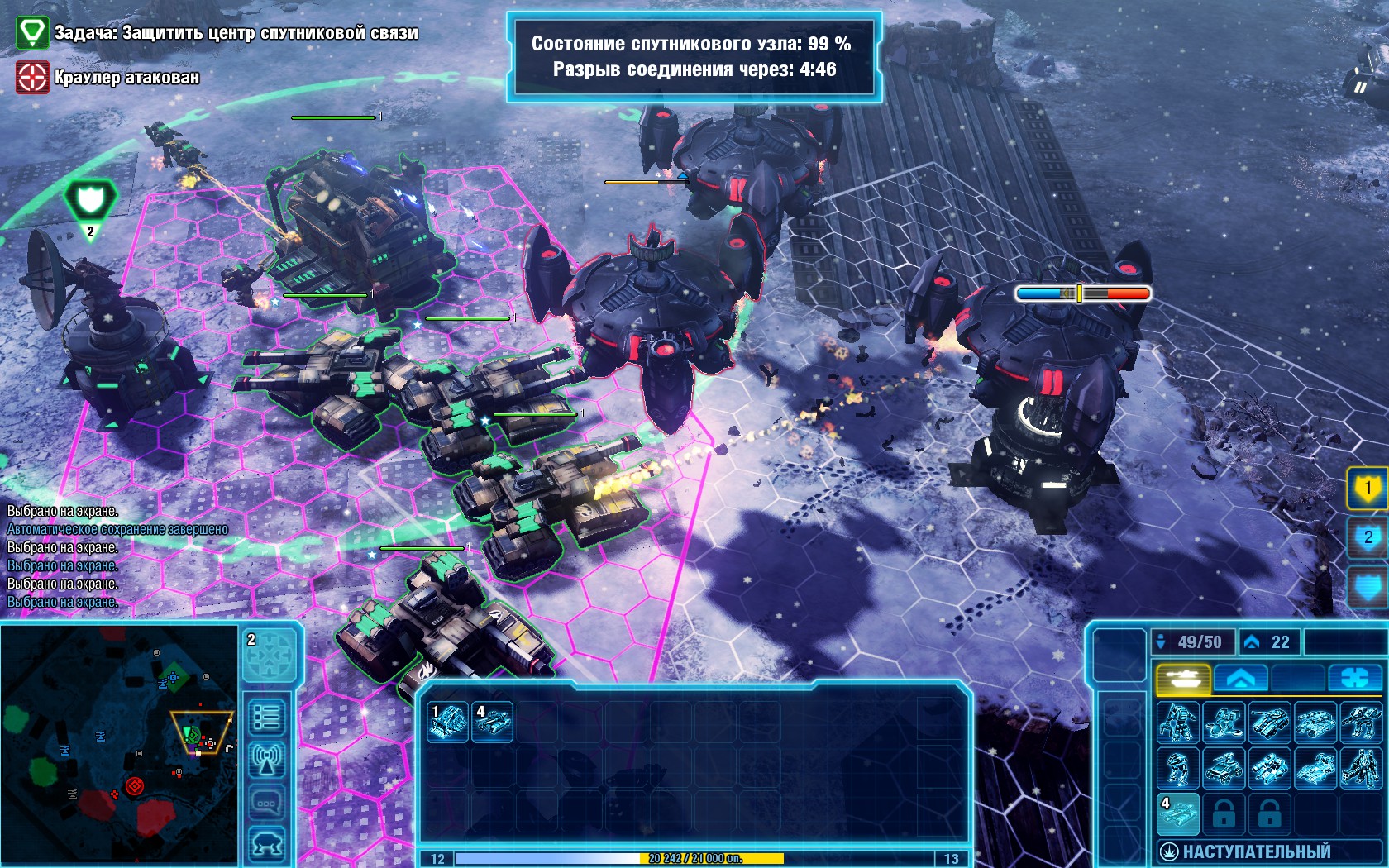Open the chat log icon near the minimap
Viewport: 1389px width, 868px height.
[x=268, y=801]
